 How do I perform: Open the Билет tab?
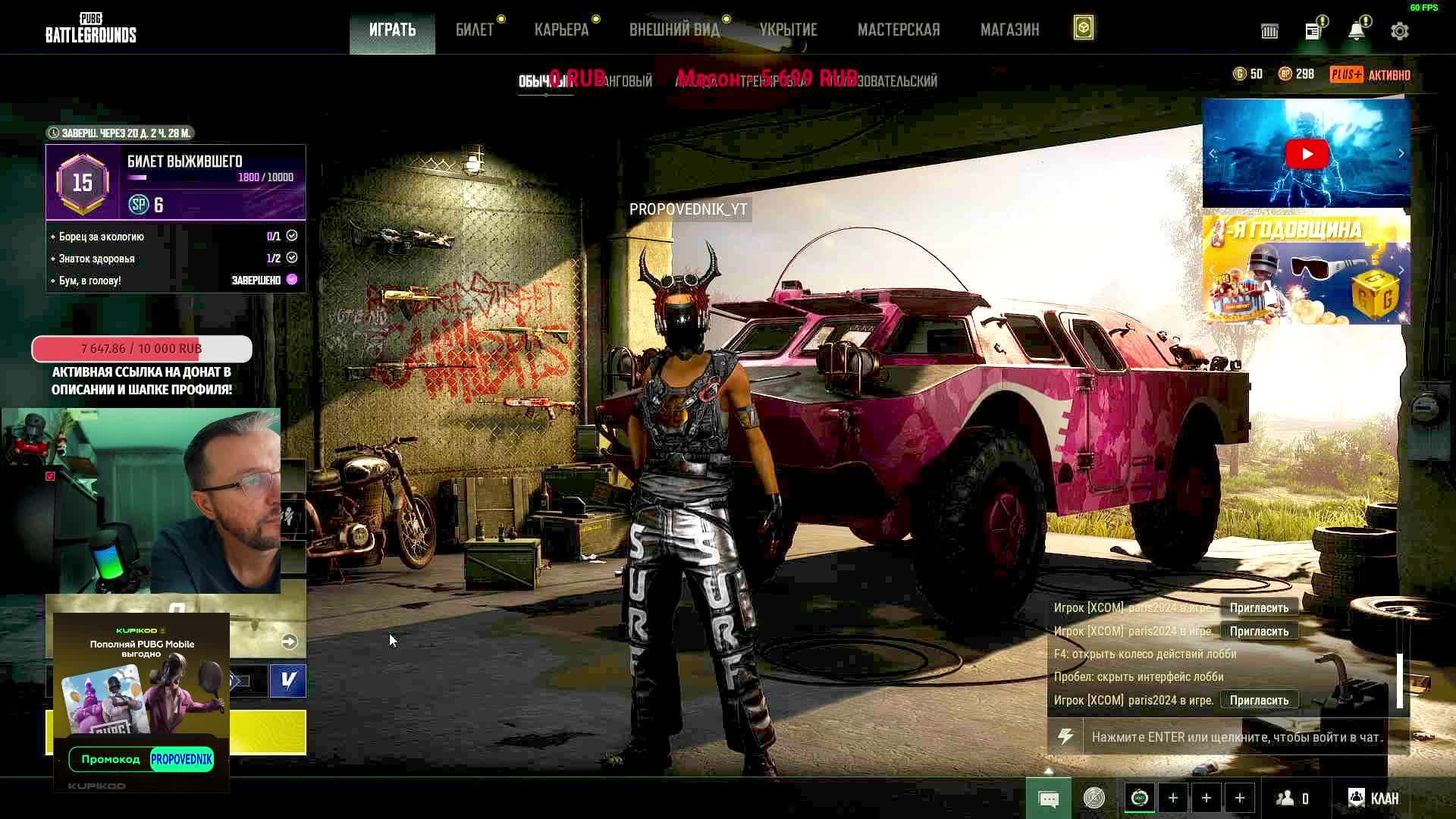point(475,30)
